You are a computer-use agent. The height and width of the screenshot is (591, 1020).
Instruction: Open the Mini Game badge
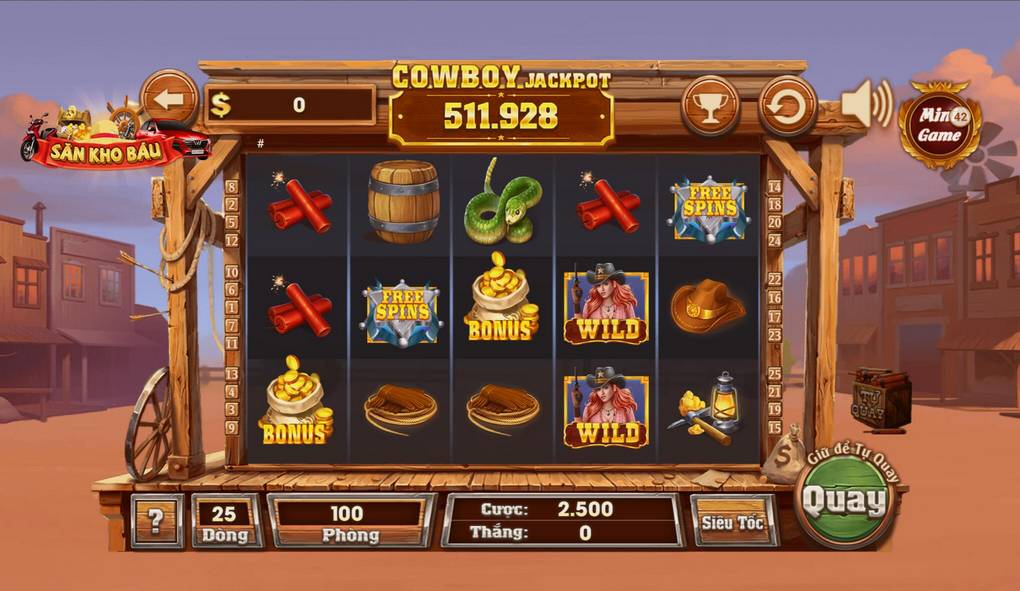(x=939, y=125)
